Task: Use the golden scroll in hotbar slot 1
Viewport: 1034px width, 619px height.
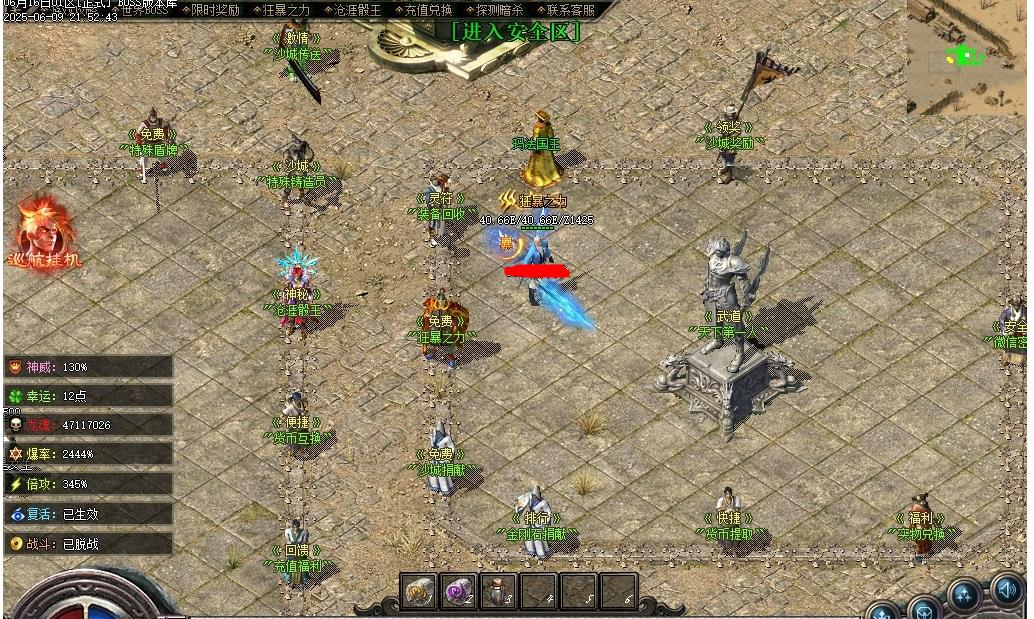Action: click(x=419, y=591)
